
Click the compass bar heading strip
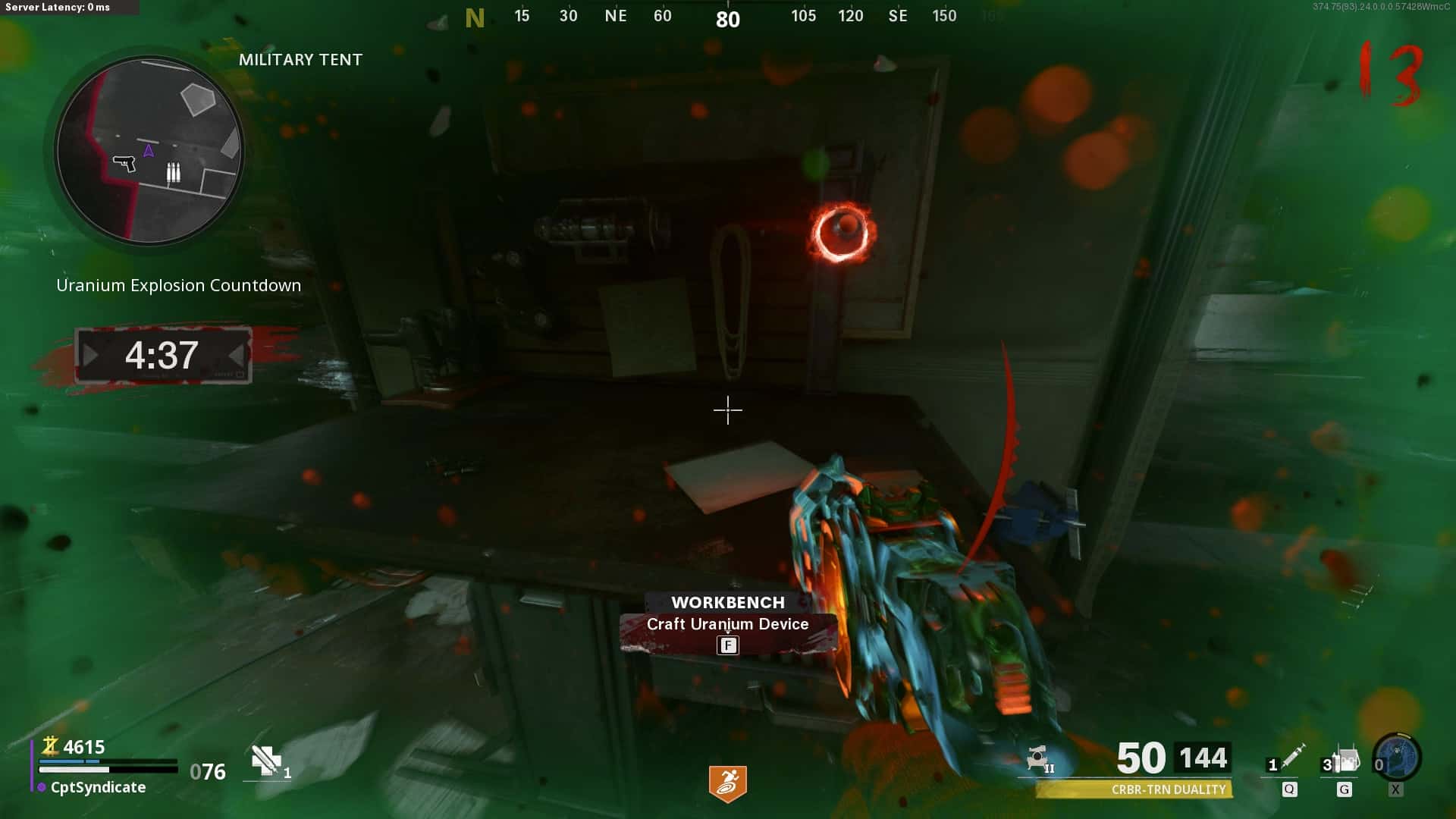pos(726,17)
